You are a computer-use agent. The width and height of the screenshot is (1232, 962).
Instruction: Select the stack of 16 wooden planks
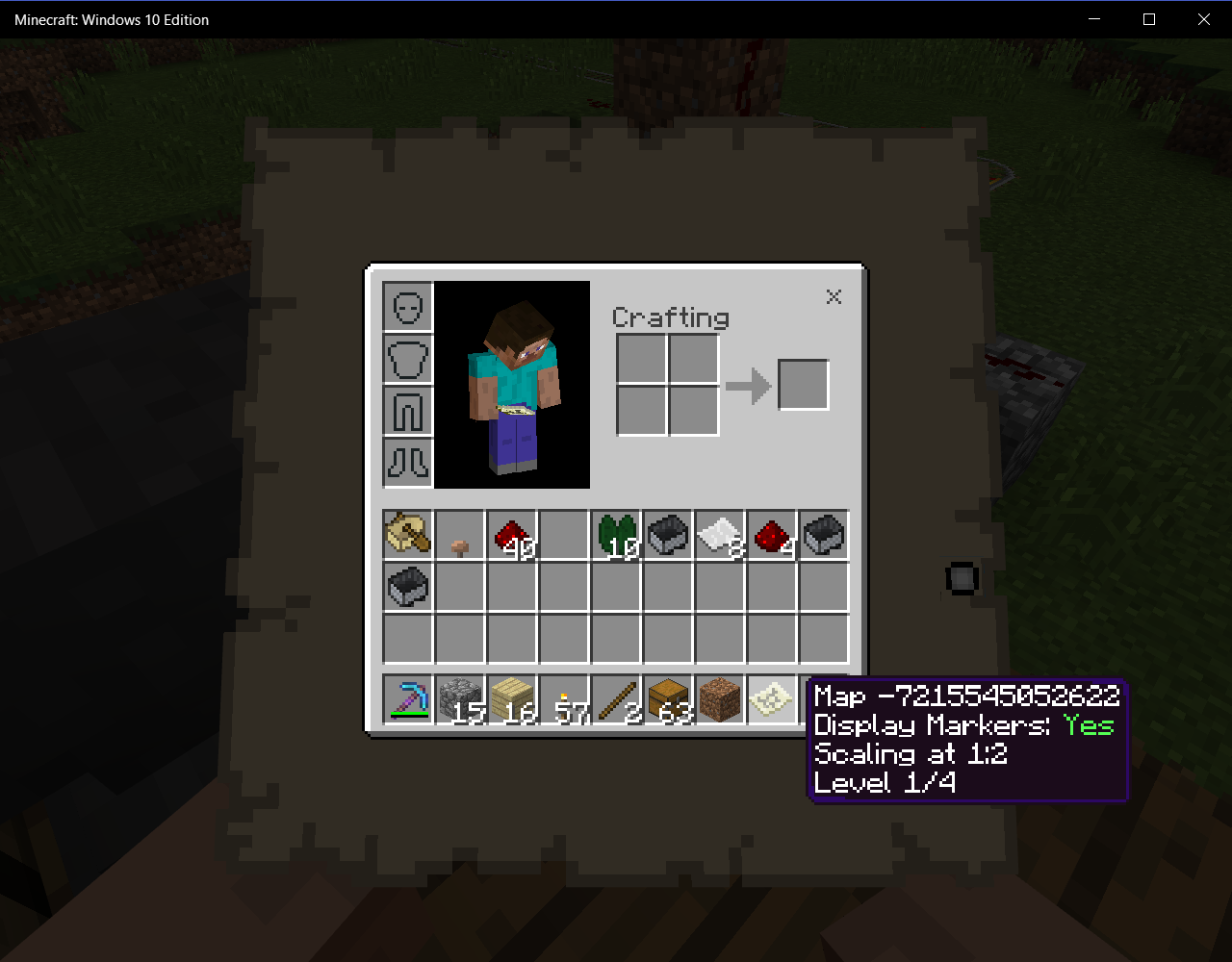click(512, 698)
